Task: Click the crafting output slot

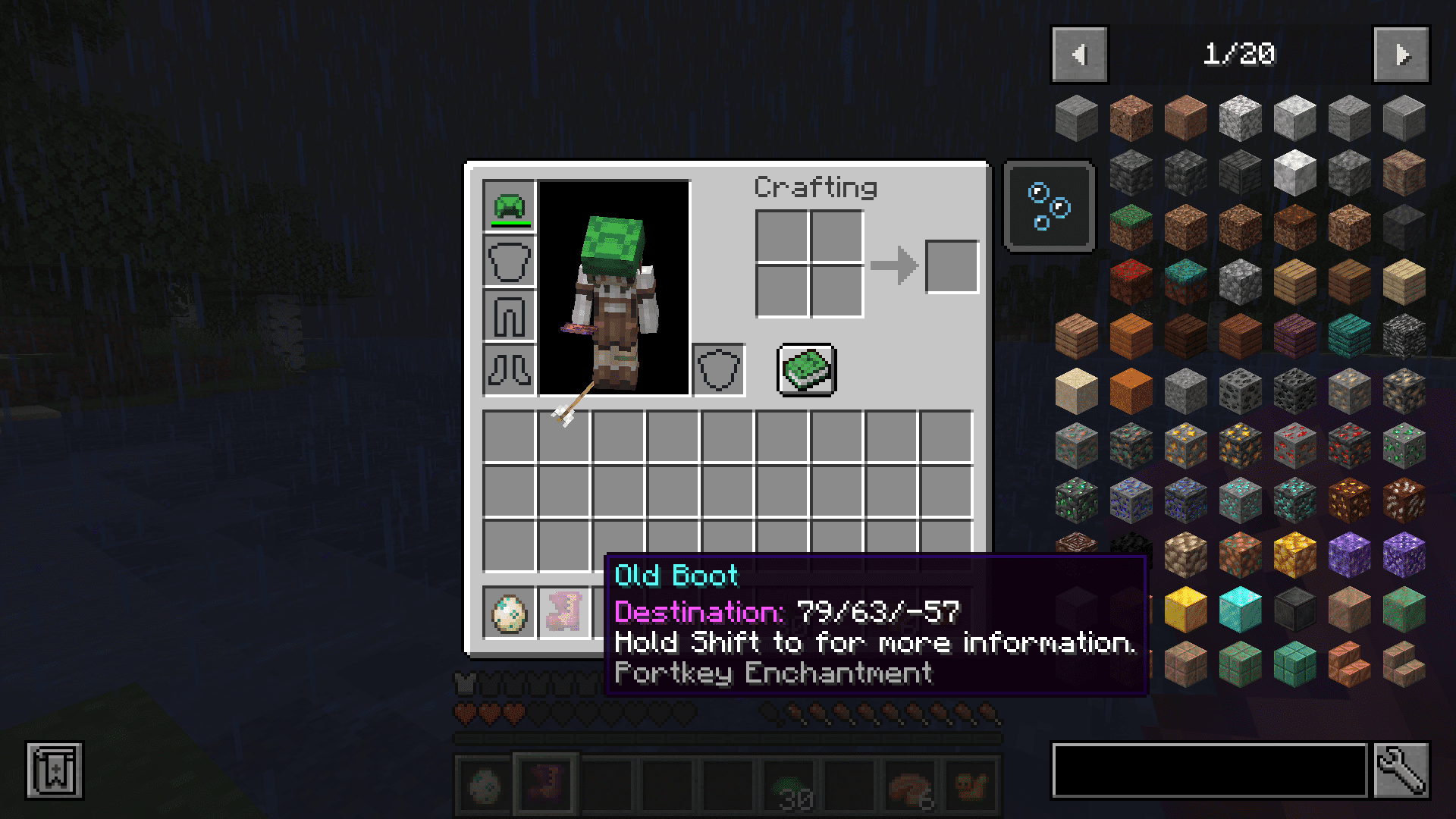Action: click(952, 266)
